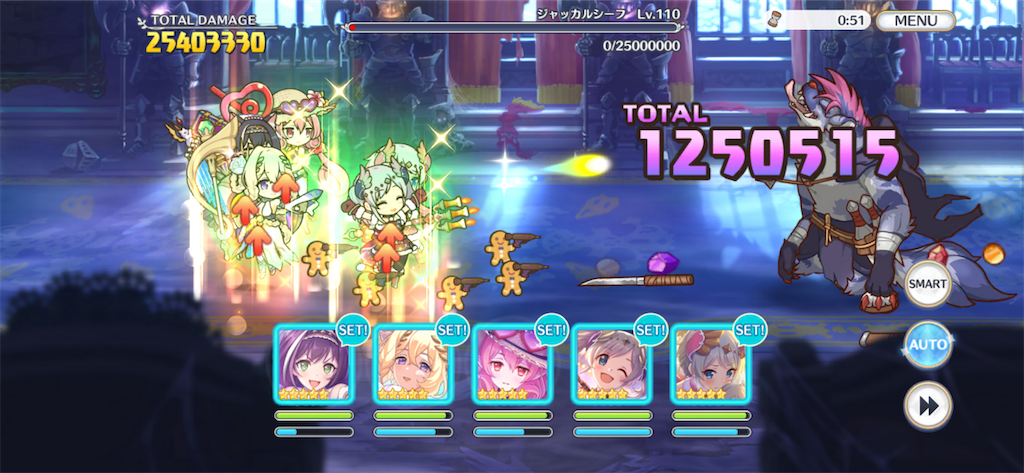Tap the winking character's portrait card
The width and height of the screenshot is (1024, 473).
point(611,364)
